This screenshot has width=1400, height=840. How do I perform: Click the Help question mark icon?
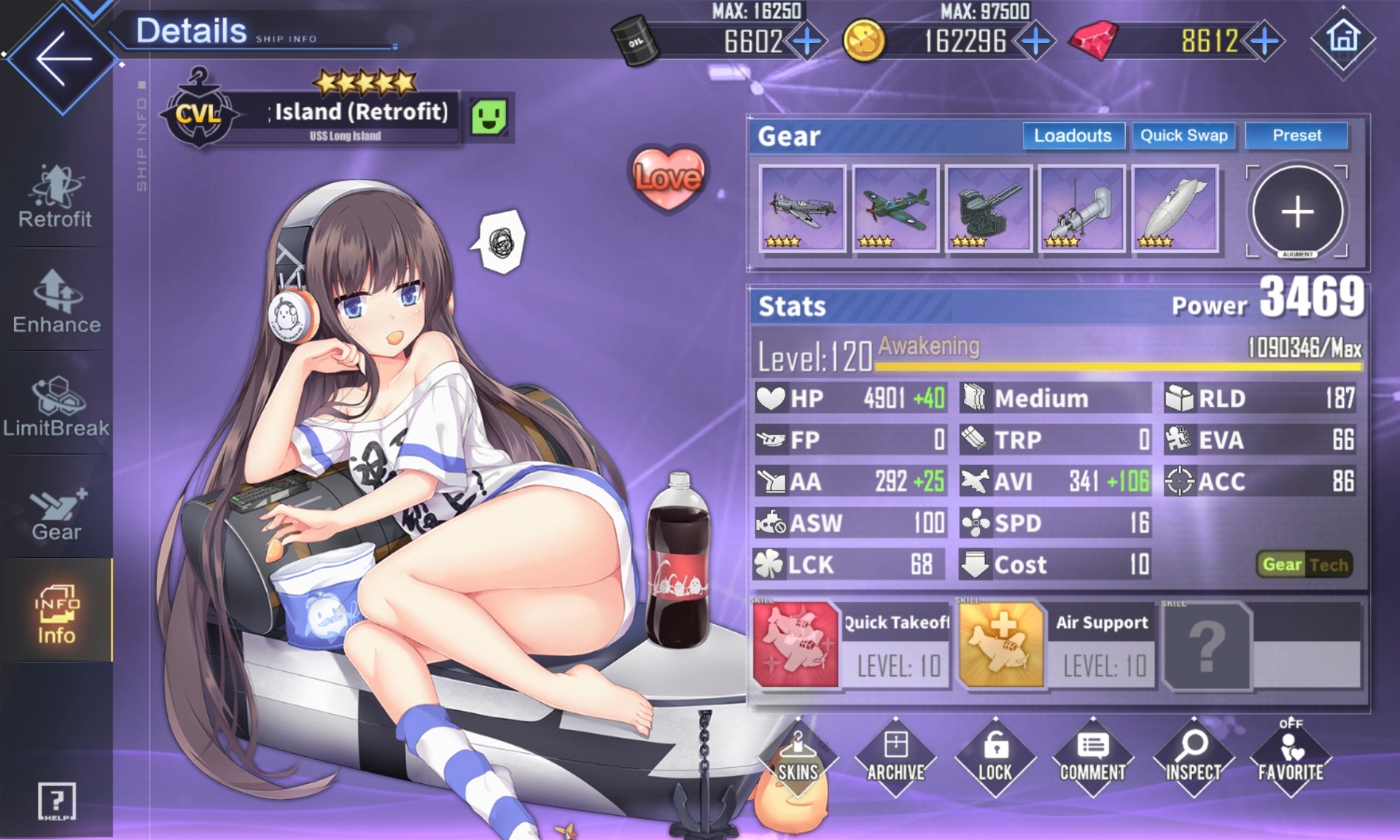56,801
